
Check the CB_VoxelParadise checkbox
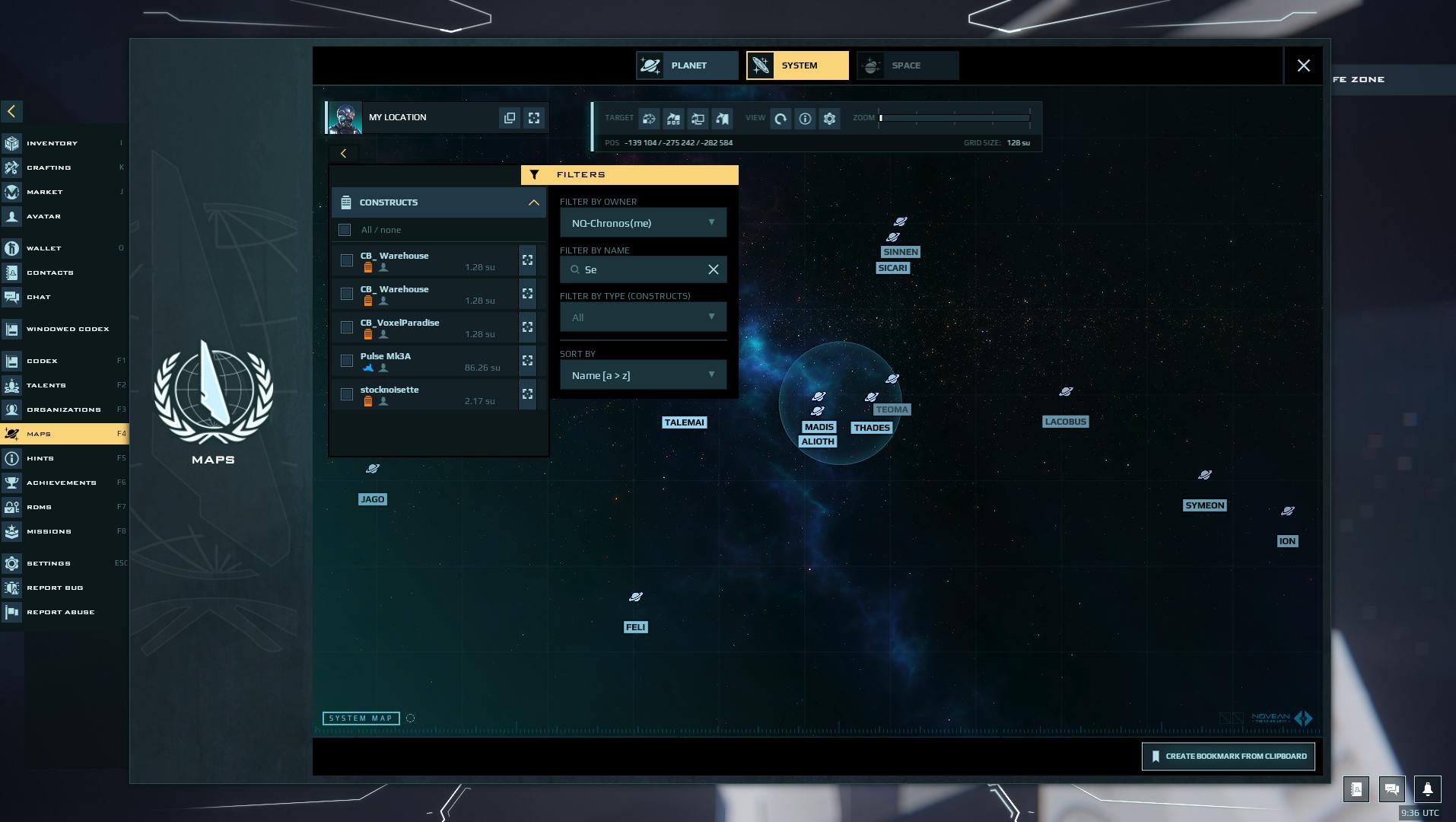tap(347, 327)
